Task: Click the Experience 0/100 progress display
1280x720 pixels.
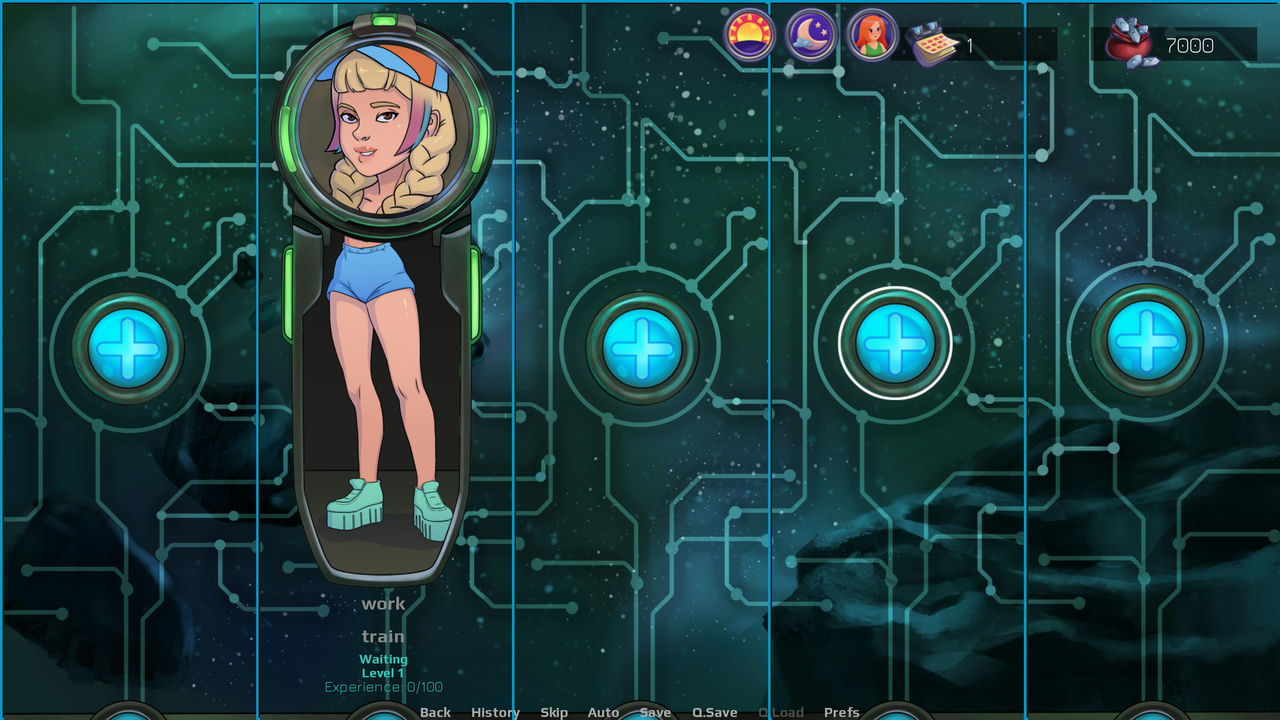Action: (384, 686)
